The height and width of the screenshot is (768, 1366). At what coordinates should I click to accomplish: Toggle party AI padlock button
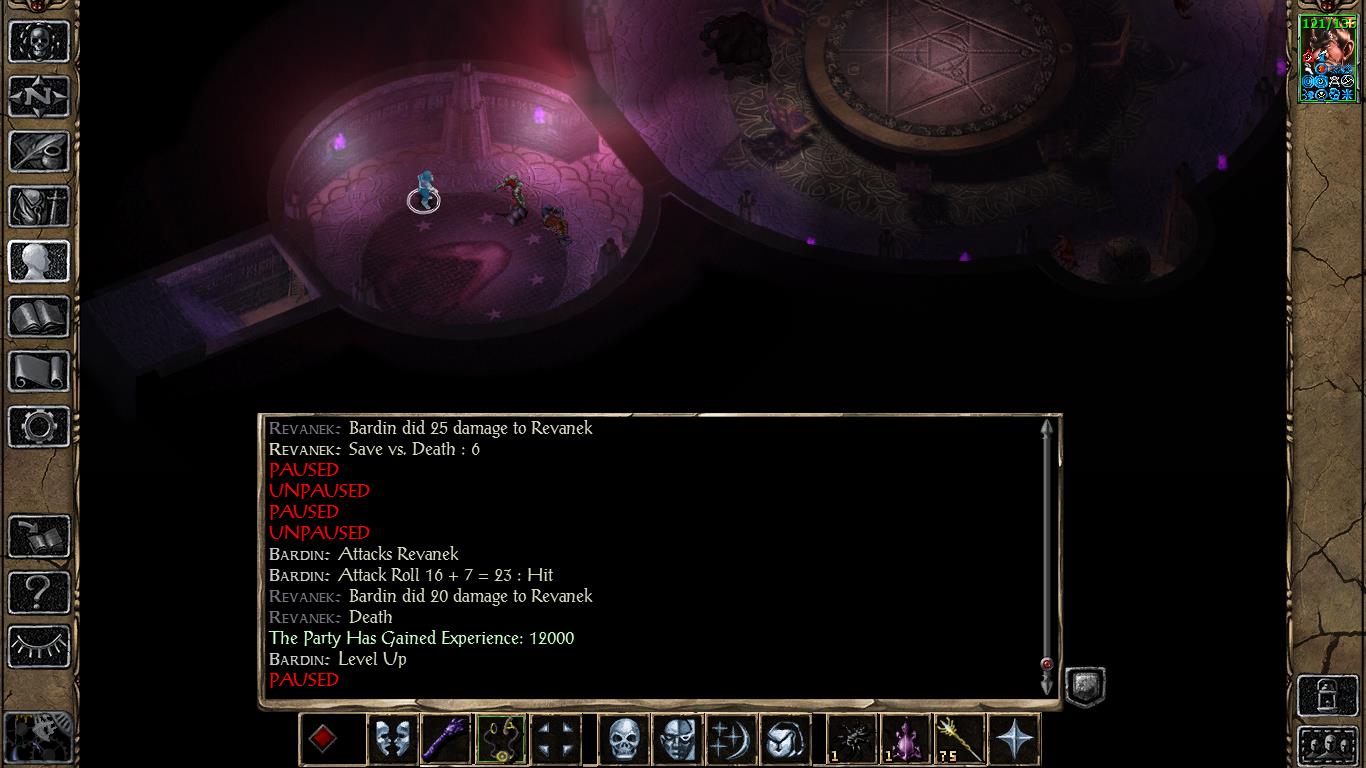[1327, 695]
